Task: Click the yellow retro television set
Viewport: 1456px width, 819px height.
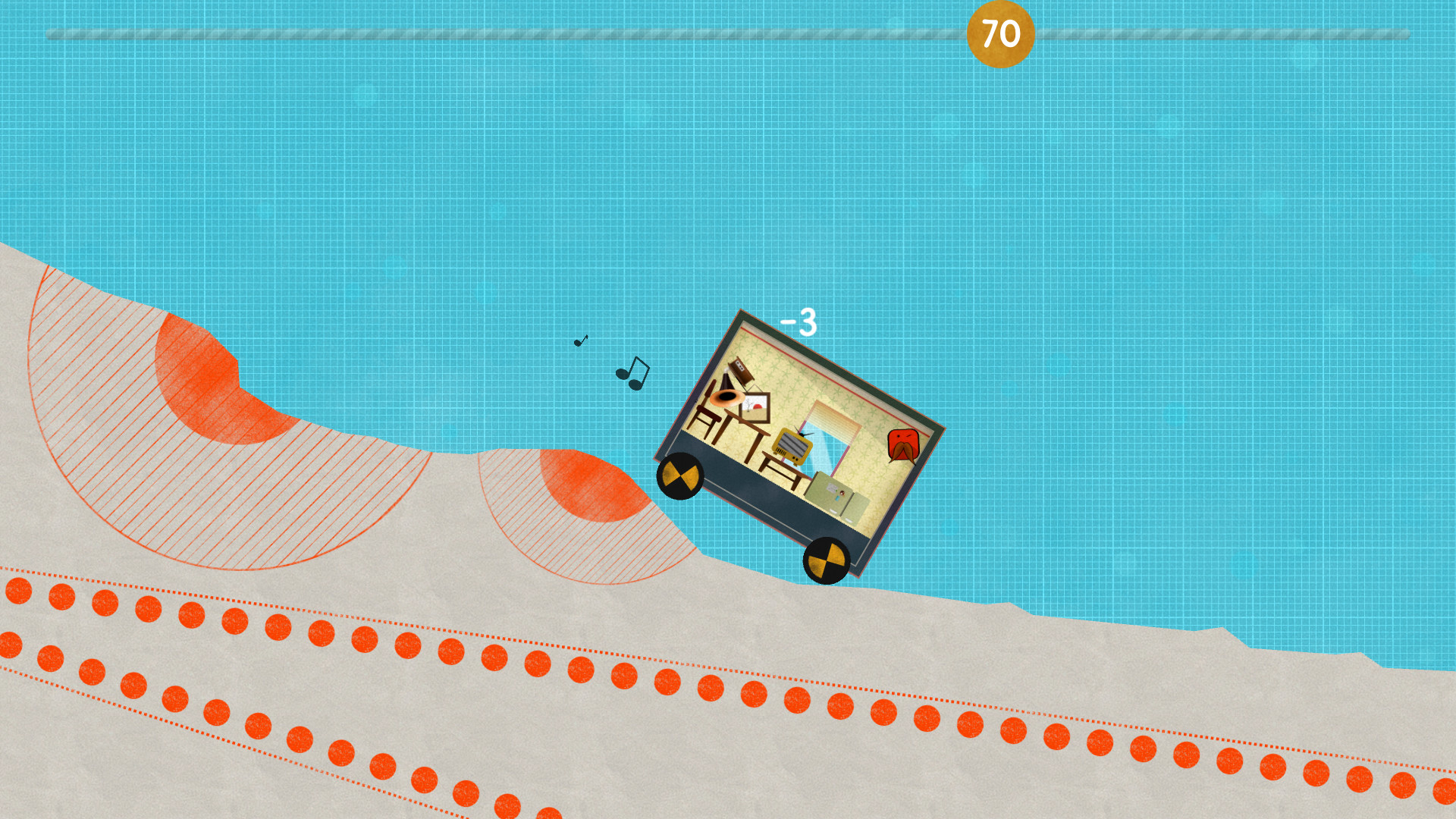Action: [x=792, y=446]
